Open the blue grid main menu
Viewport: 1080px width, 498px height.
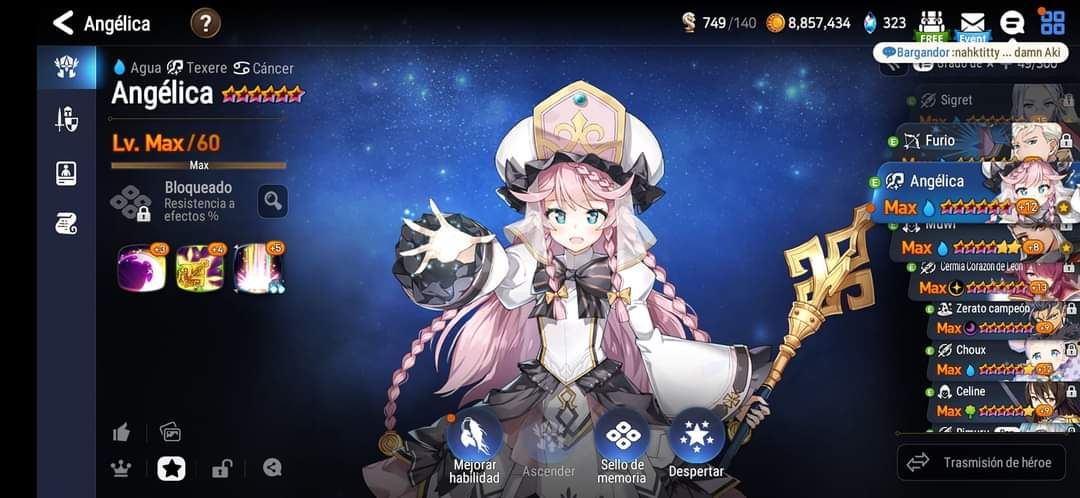pyautogui.click(x=1052, y=23)
